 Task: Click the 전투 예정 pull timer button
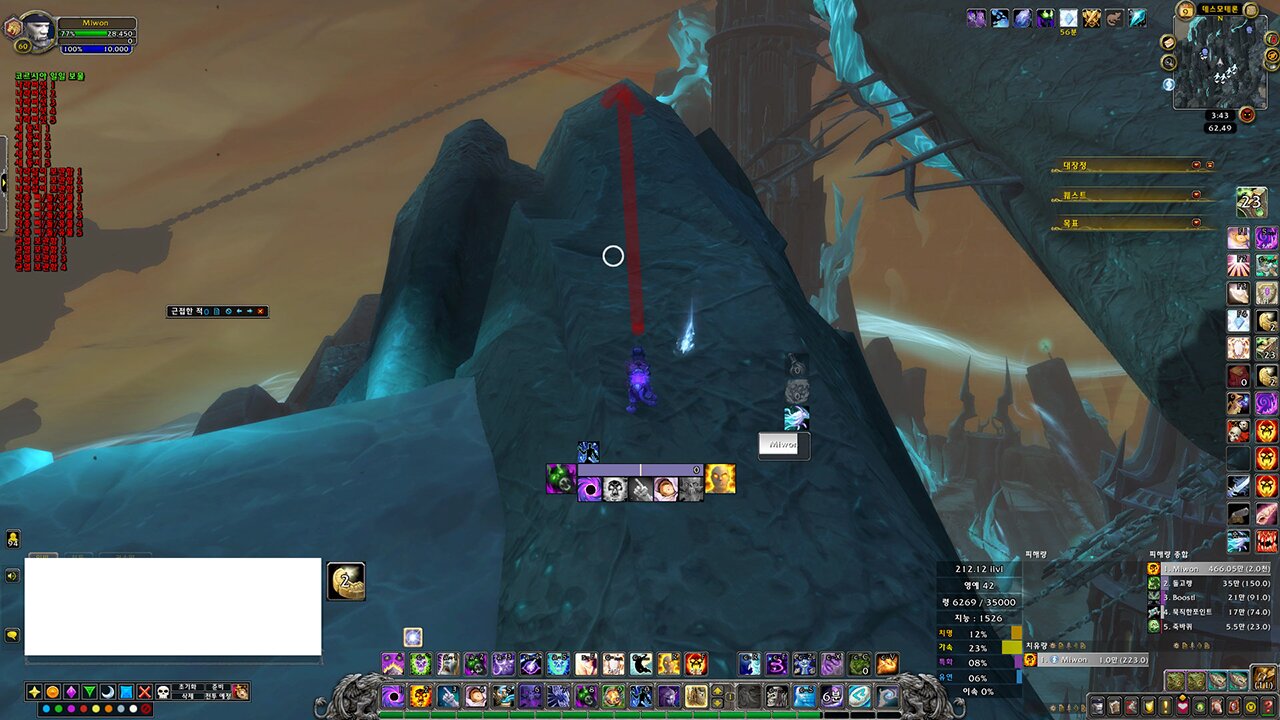pos(216,696)
